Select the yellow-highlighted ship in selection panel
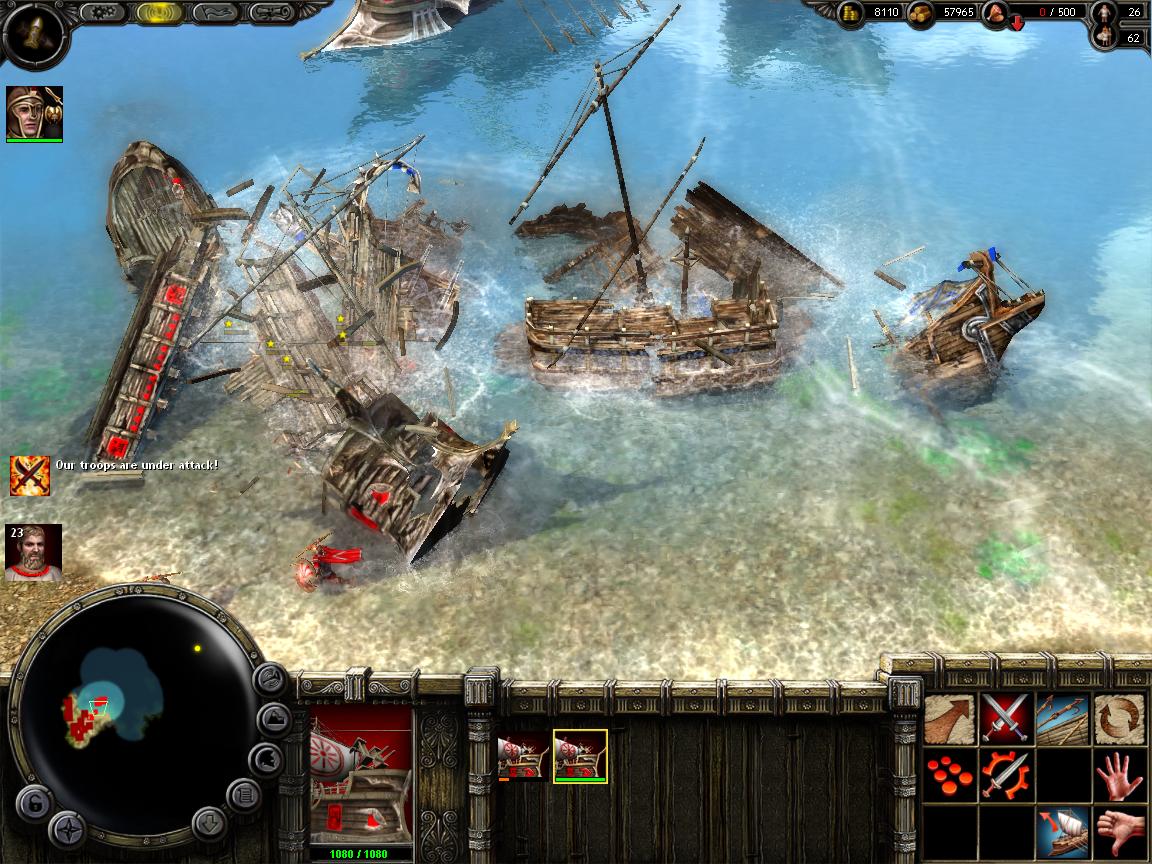Screen dimensions: 1152x864 click(x=580, y=755)
